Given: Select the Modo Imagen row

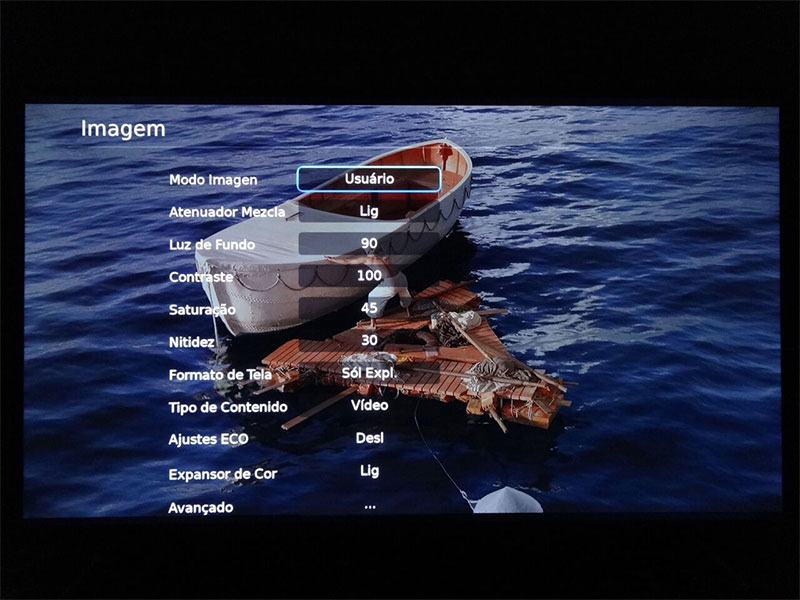Looking at the screenshot, I should (213, 180).
